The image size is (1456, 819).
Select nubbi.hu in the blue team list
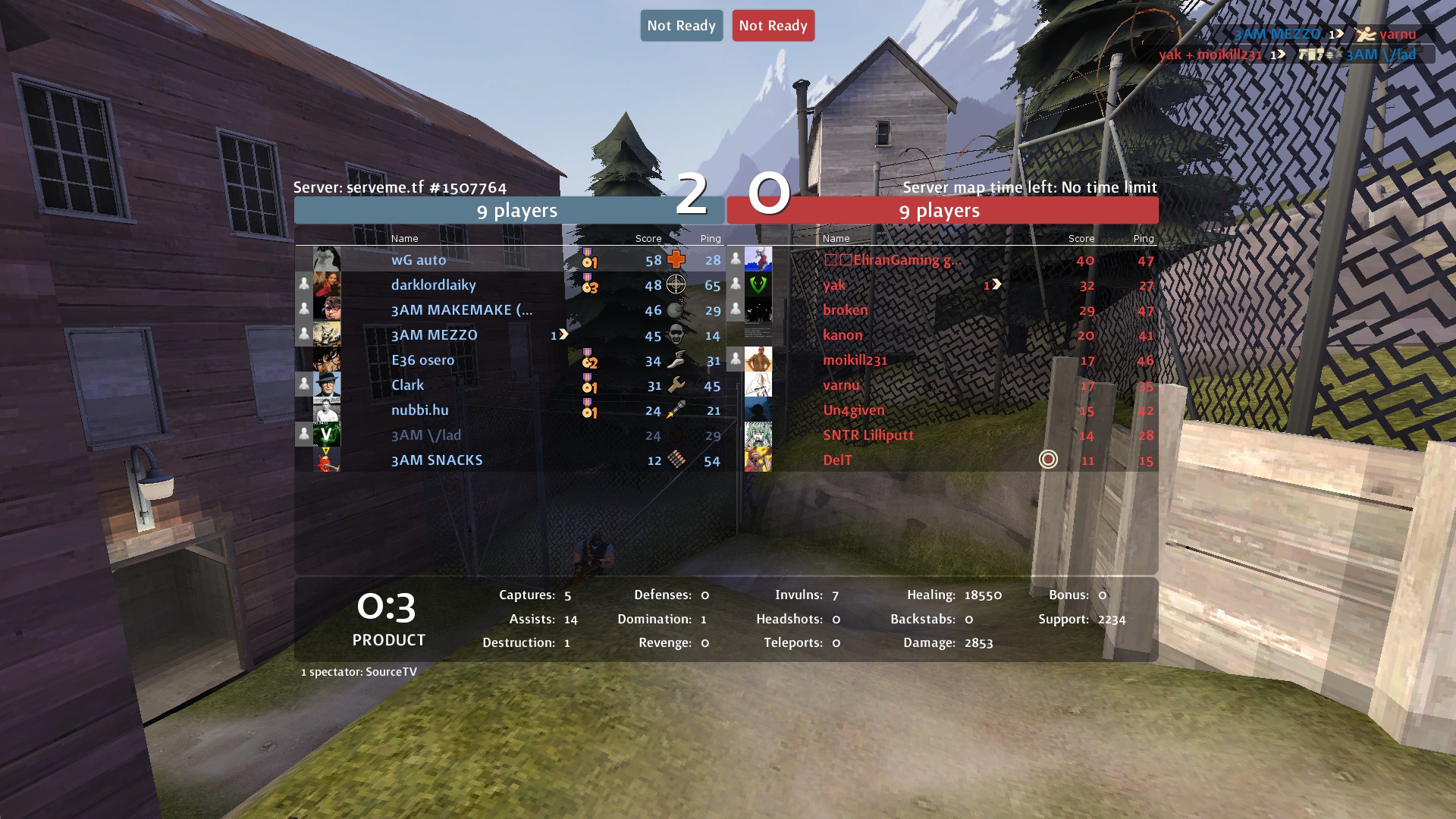coord(419,410)
